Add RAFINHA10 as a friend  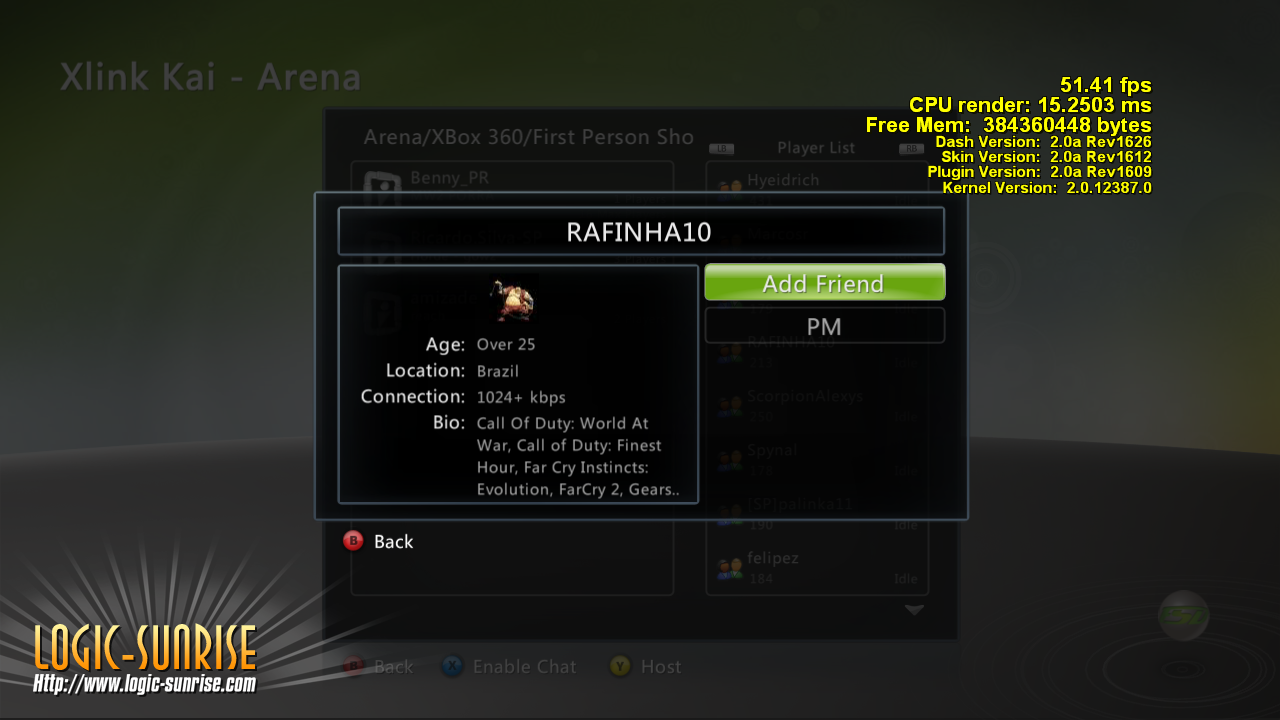click(824, 283)
